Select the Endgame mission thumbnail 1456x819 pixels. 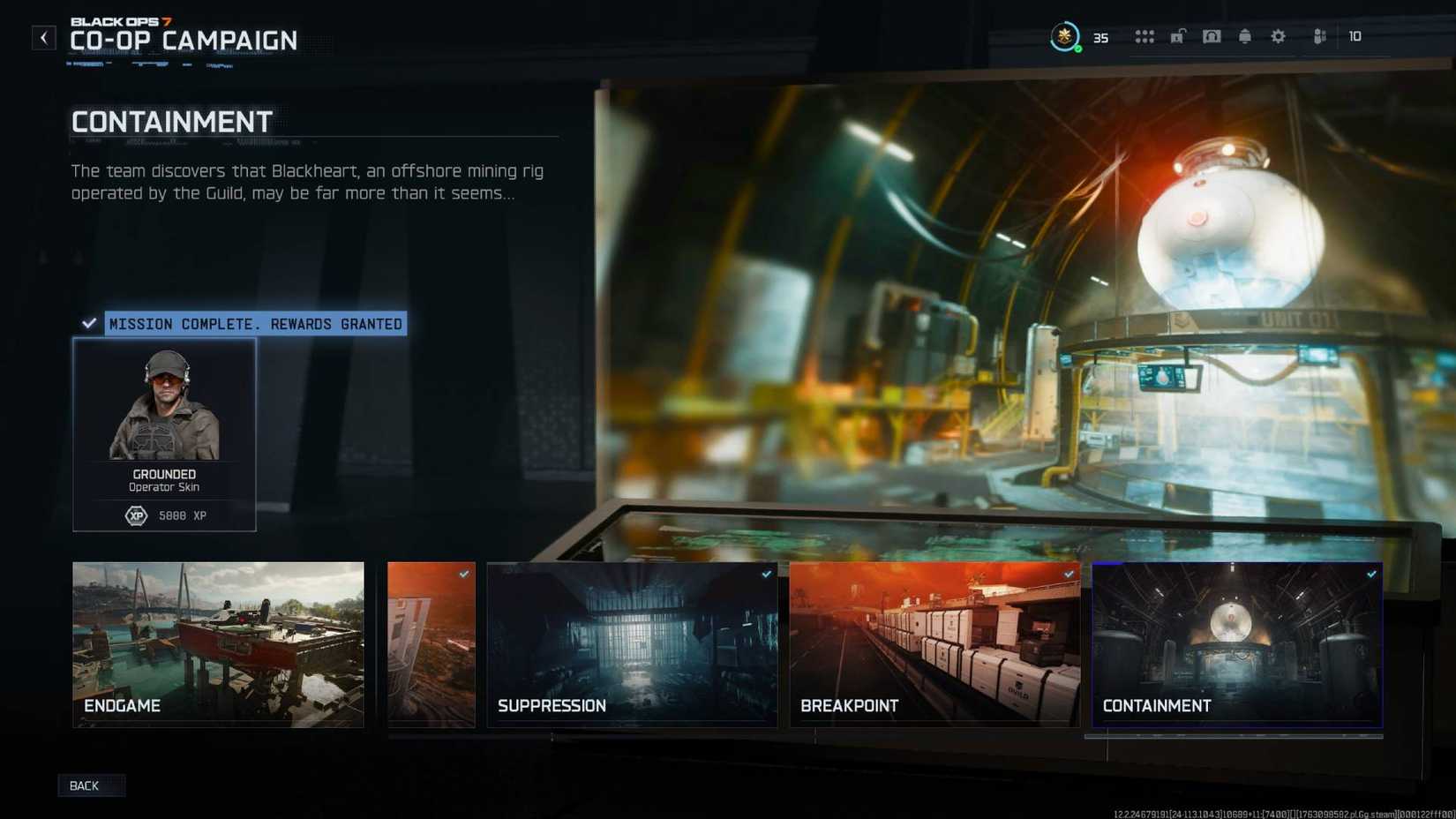point(218,643)
